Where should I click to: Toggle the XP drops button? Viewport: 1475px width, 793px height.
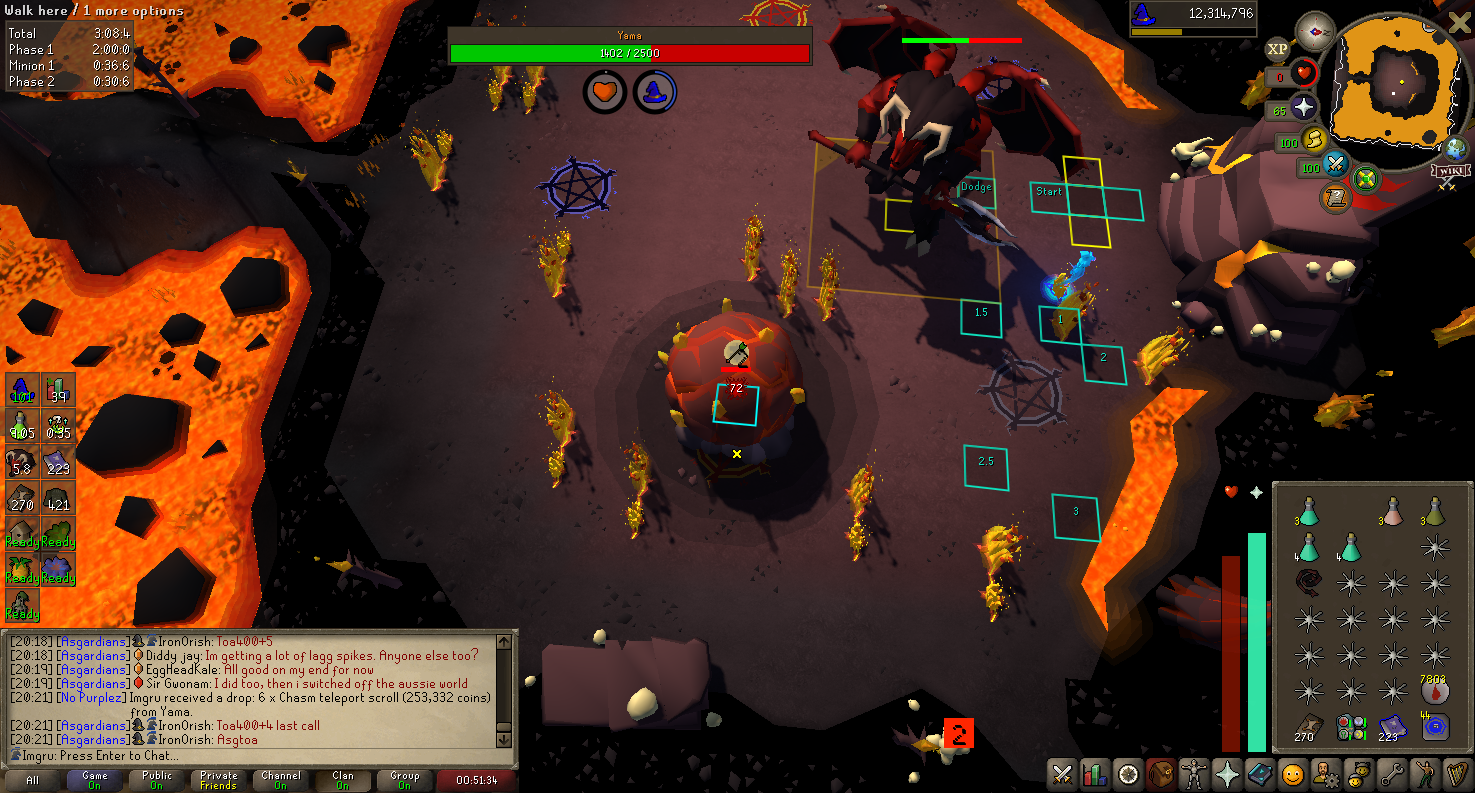click(1277, 48)
